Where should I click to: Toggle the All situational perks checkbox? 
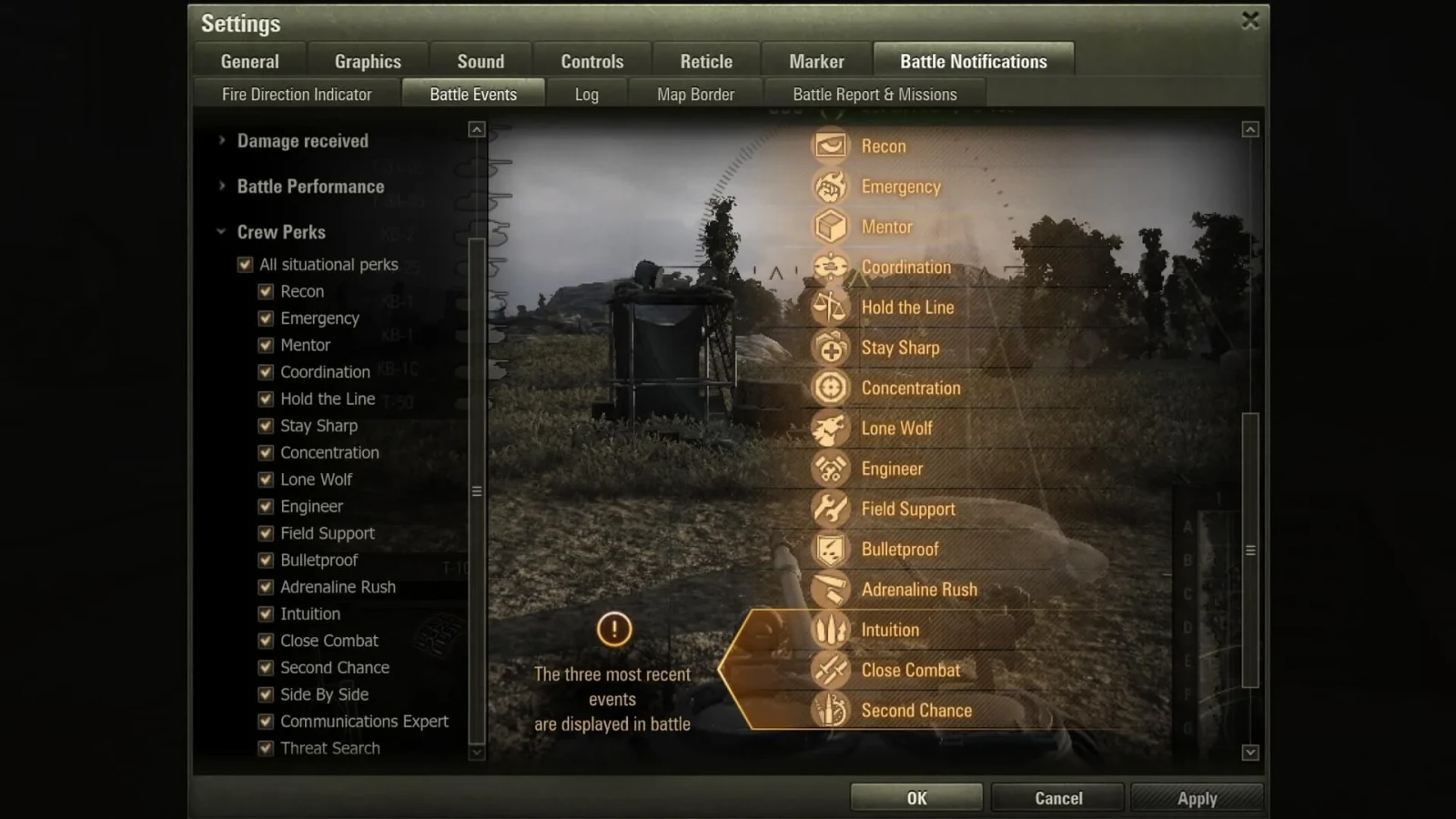coord(245,265)
